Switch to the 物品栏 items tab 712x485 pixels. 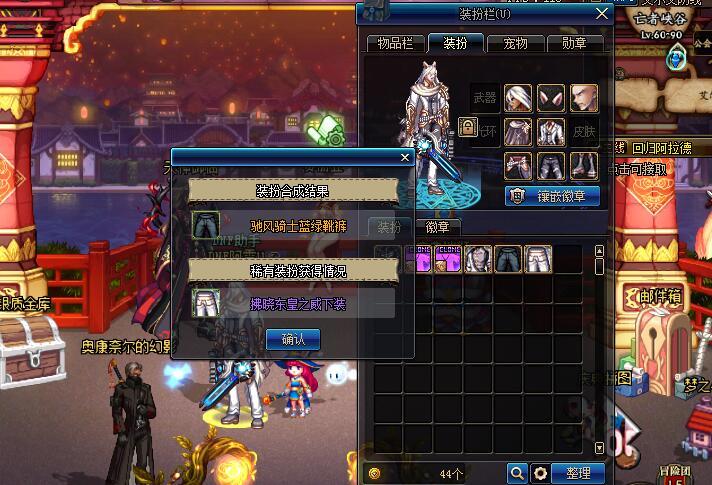tap(395, 43)
